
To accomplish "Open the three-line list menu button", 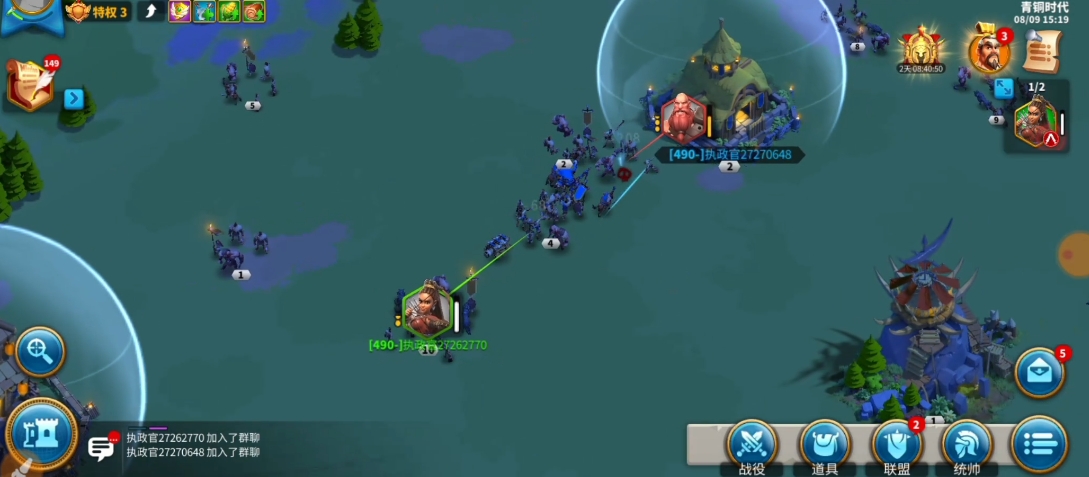I will click(1039, 443).
